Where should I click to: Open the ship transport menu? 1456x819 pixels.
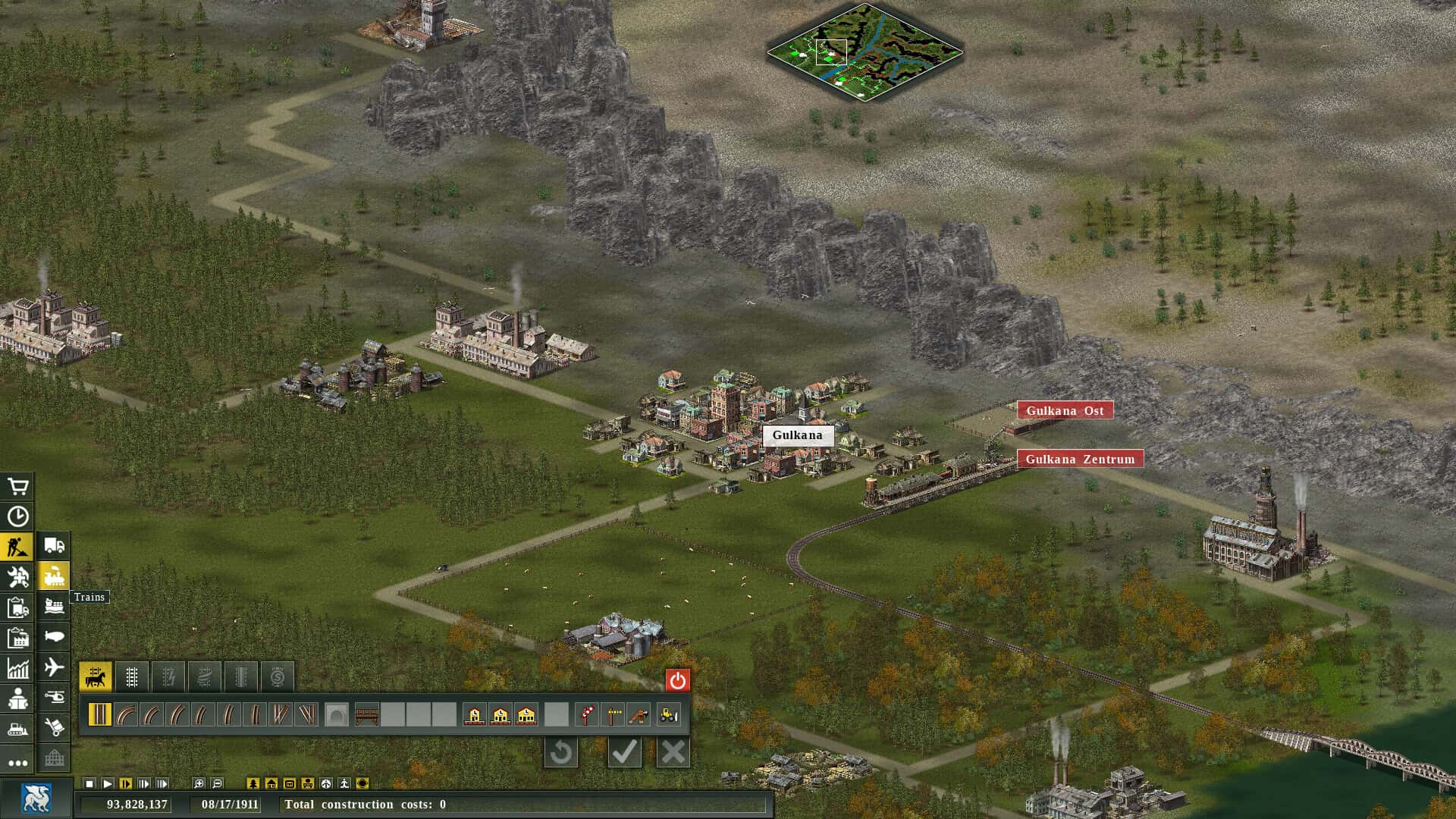(53, 604)
